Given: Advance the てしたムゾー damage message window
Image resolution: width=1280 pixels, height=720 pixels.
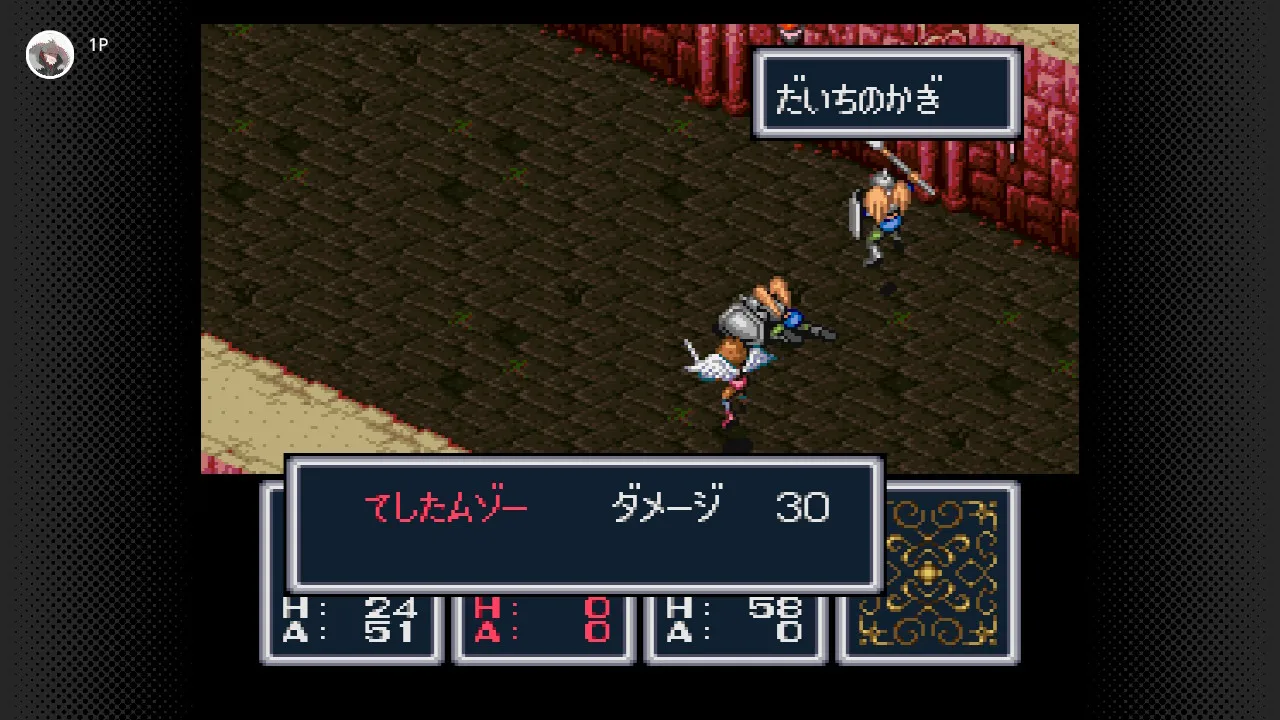Looking at the screenshot, I should pos(584,524).
